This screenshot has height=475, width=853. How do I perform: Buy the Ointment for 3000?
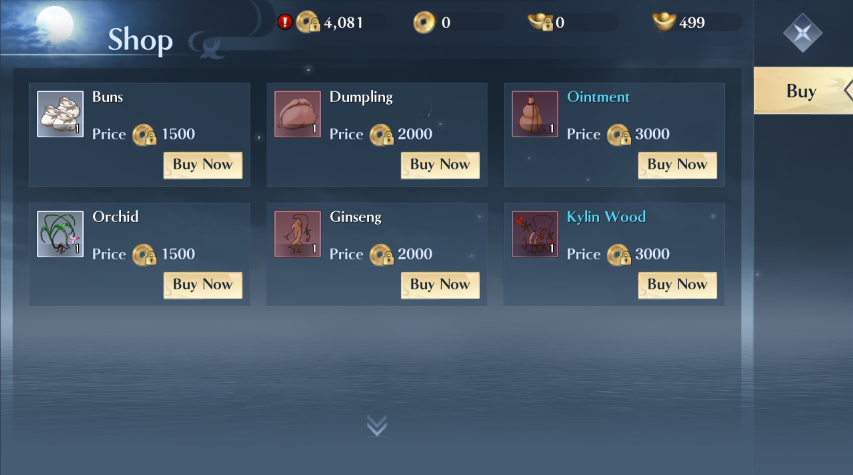(x=677, y=165)
